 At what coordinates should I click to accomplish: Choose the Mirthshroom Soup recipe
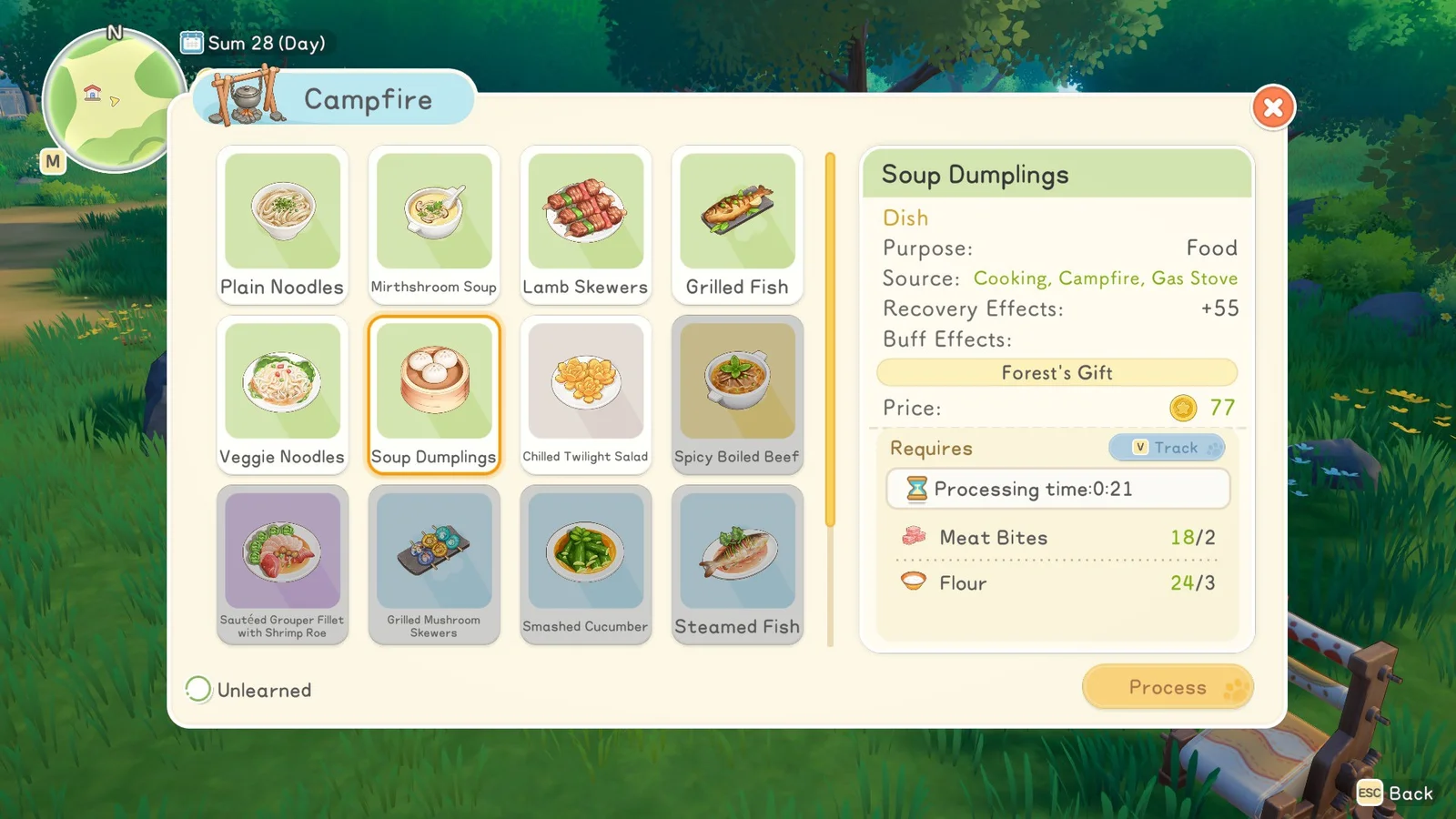tap(434, 224)
